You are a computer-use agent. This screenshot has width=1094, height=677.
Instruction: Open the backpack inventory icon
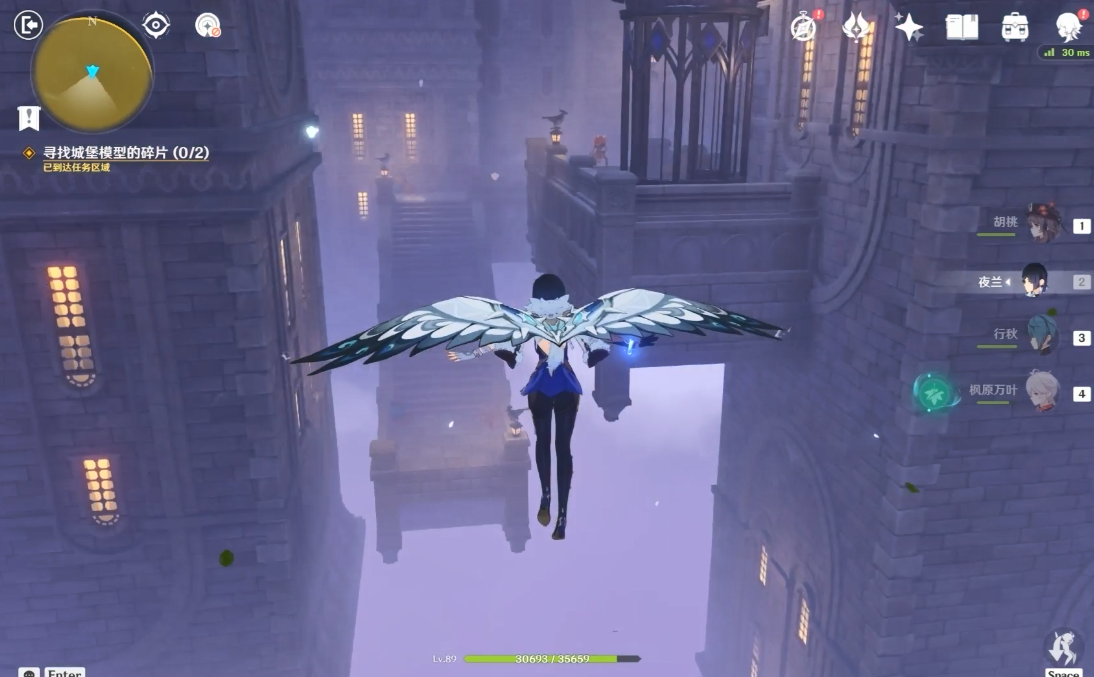(x=1015, y=27)
